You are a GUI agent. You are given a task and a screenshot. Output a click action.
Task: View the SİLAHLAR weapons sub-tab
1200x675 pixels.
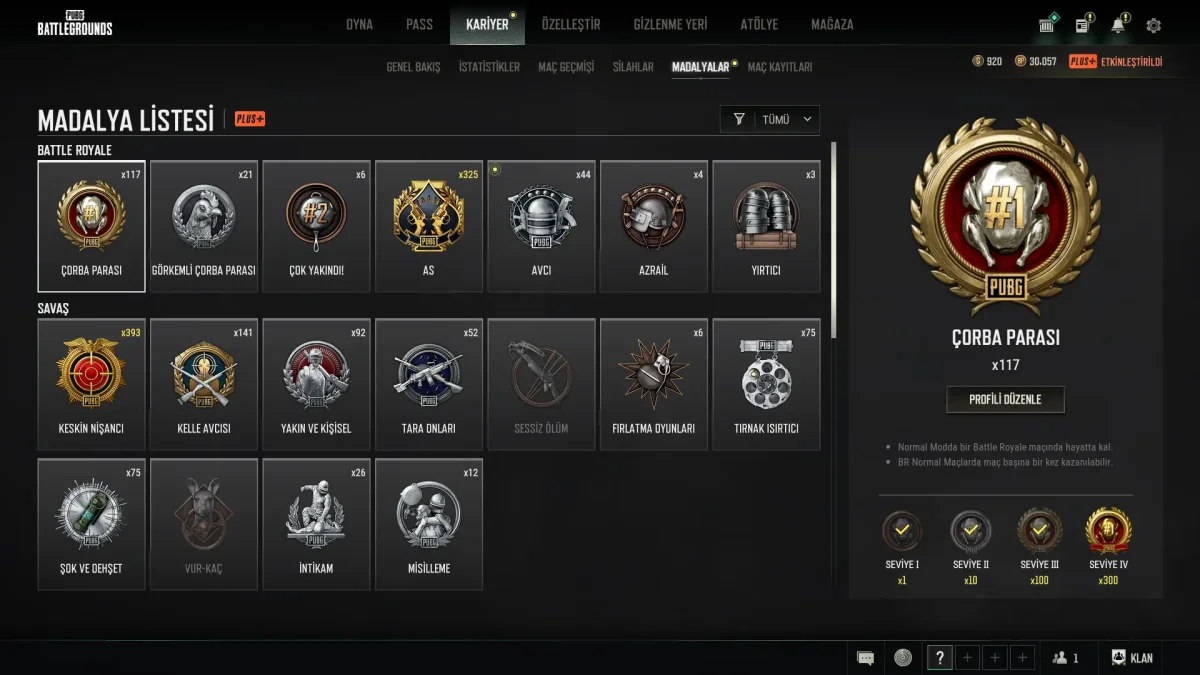633,67
